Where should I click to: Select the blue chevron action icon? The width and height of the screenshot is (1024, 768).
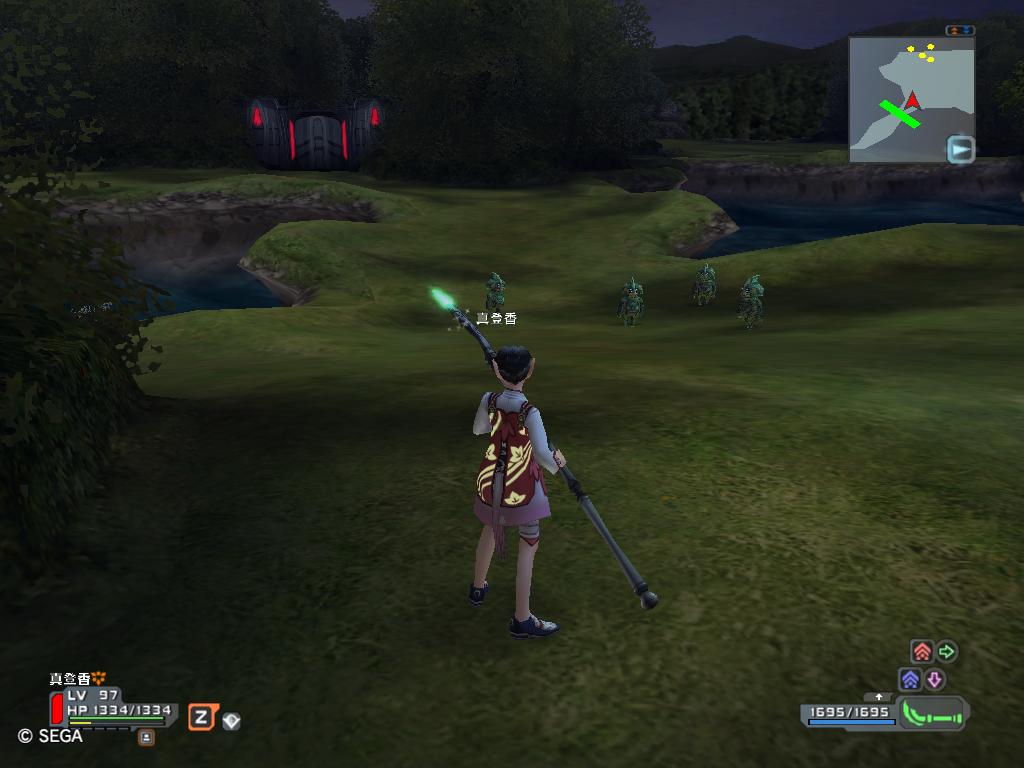tap(910, 680)
